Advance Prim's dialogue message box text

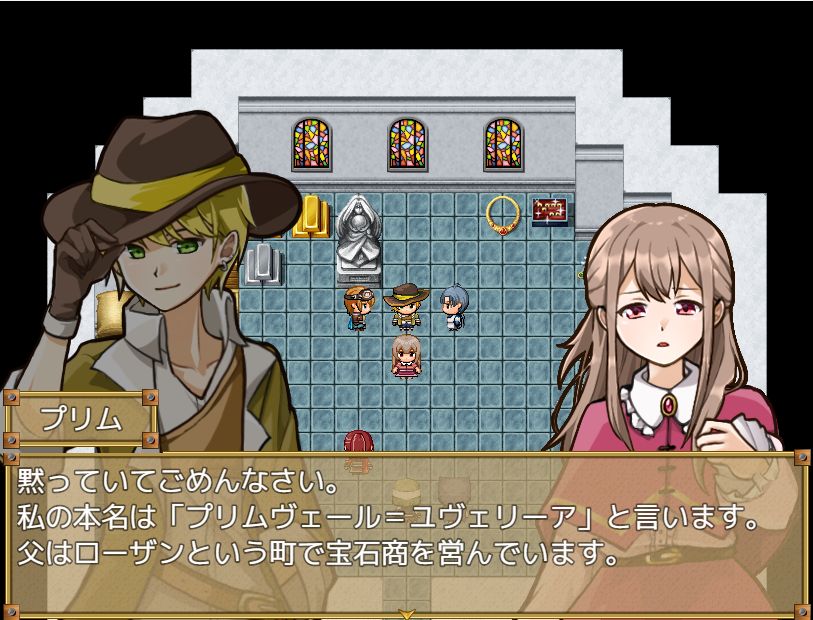tap(406, 531)
